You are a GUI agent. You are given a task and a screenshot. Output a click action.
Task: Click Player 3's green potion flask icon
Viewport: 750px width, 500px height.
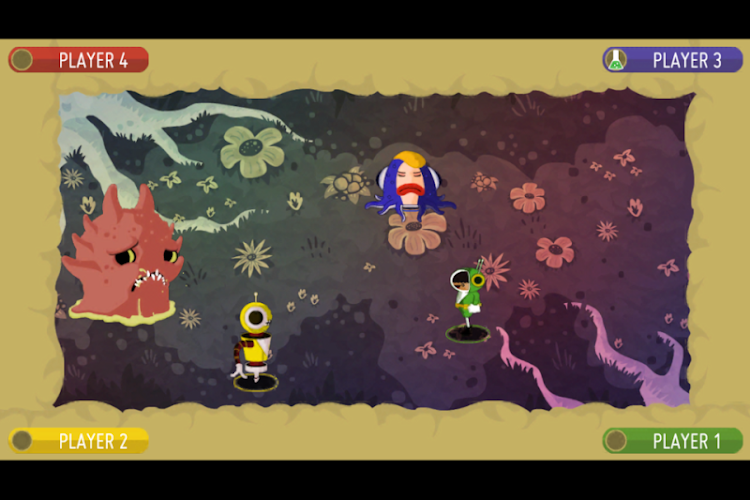pos(617,60)
